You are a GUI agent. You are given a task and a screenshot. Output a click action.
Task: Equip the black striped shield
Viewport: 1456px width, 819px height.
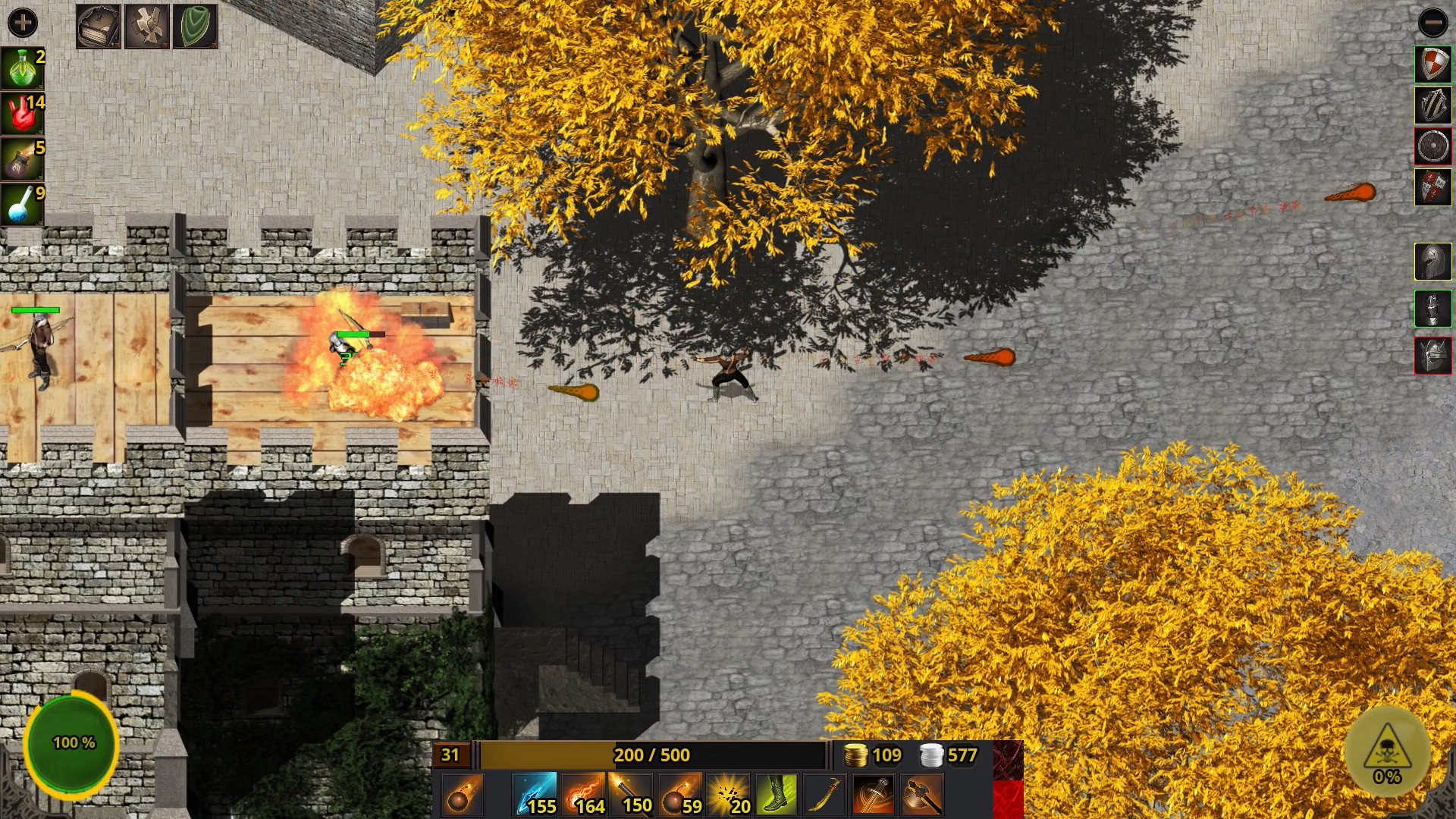pyautogui.click(x=1432, y=105)
